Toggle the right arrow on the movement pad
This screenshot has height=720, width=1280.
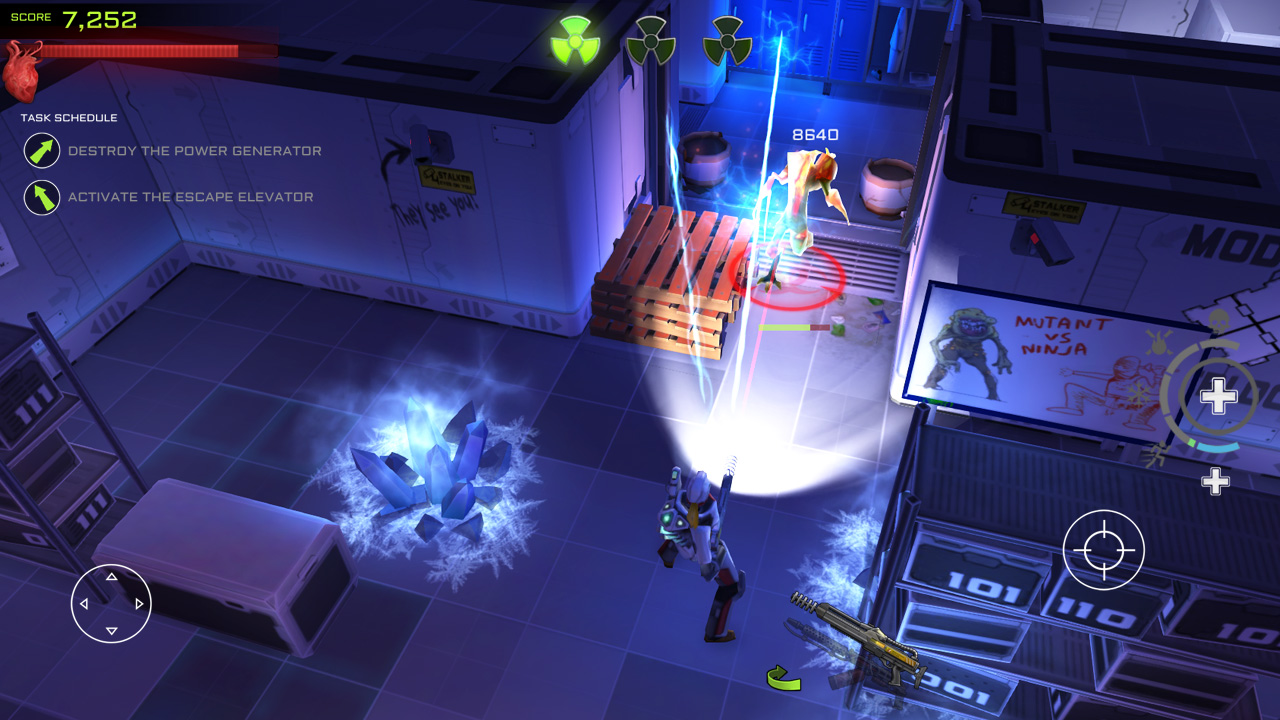137,603
